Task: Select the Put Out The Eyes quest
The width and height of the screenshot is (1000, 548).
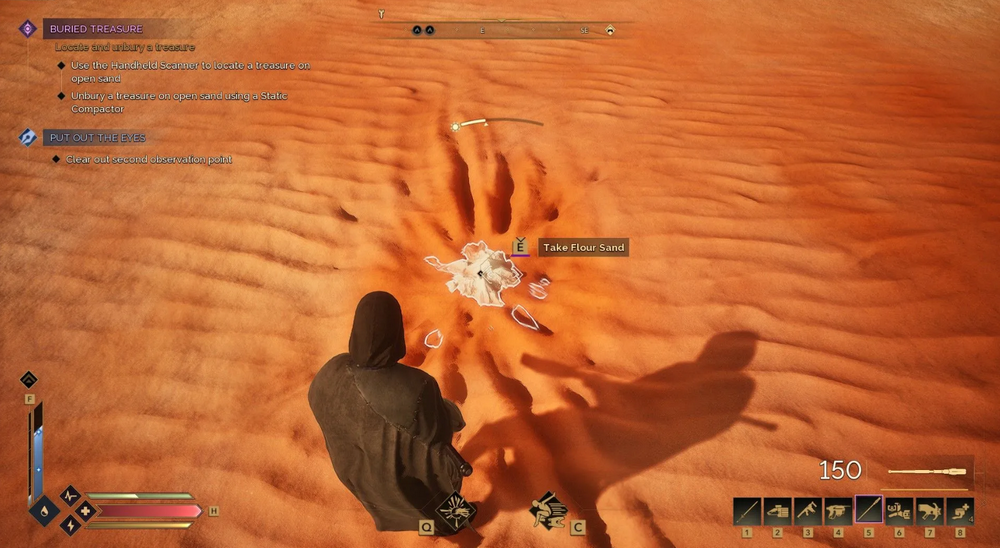Action: coord(100,137)
